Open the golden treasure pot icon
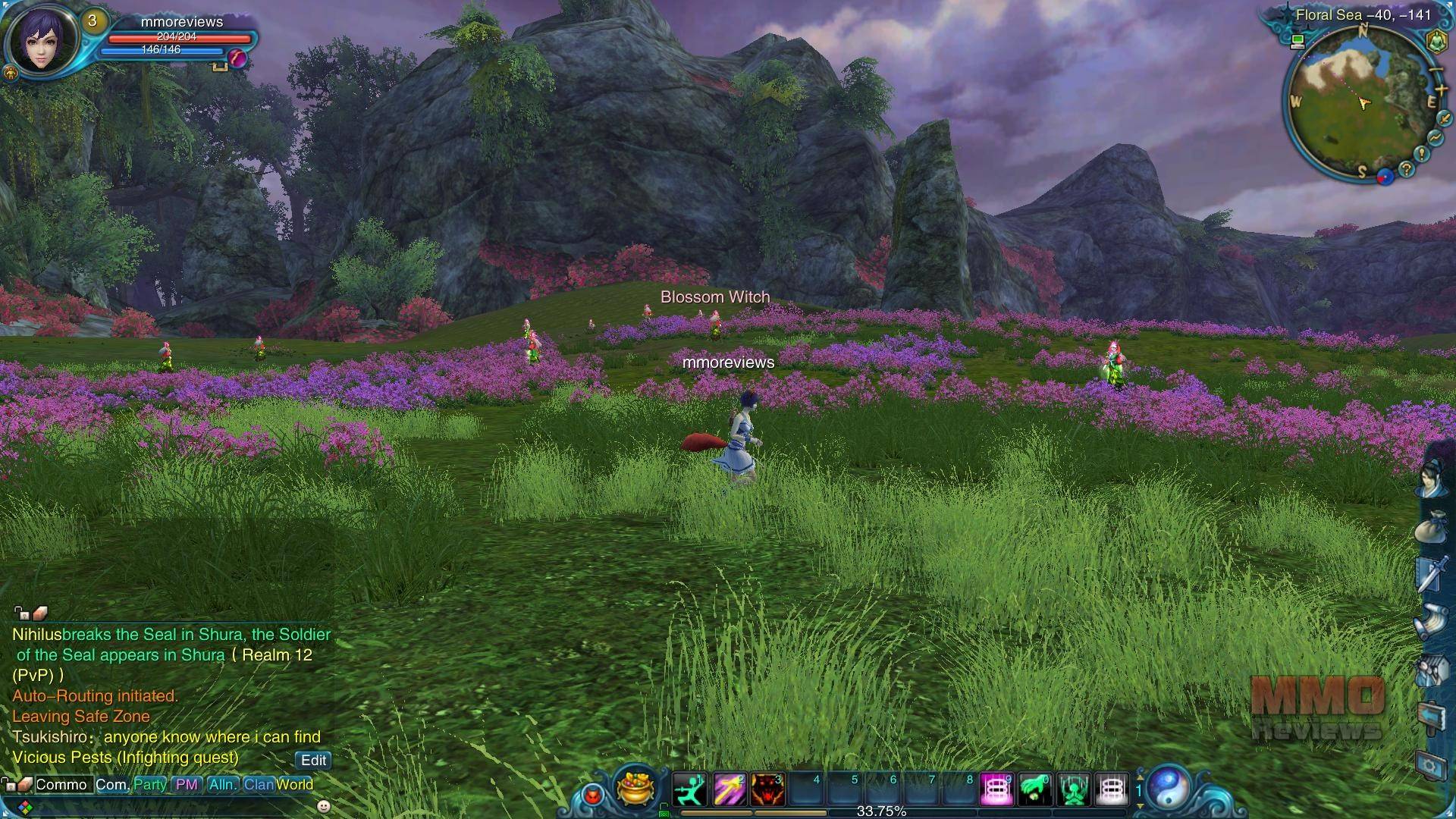The height and width of the screenshot is (819, 1456). [635, 787]
